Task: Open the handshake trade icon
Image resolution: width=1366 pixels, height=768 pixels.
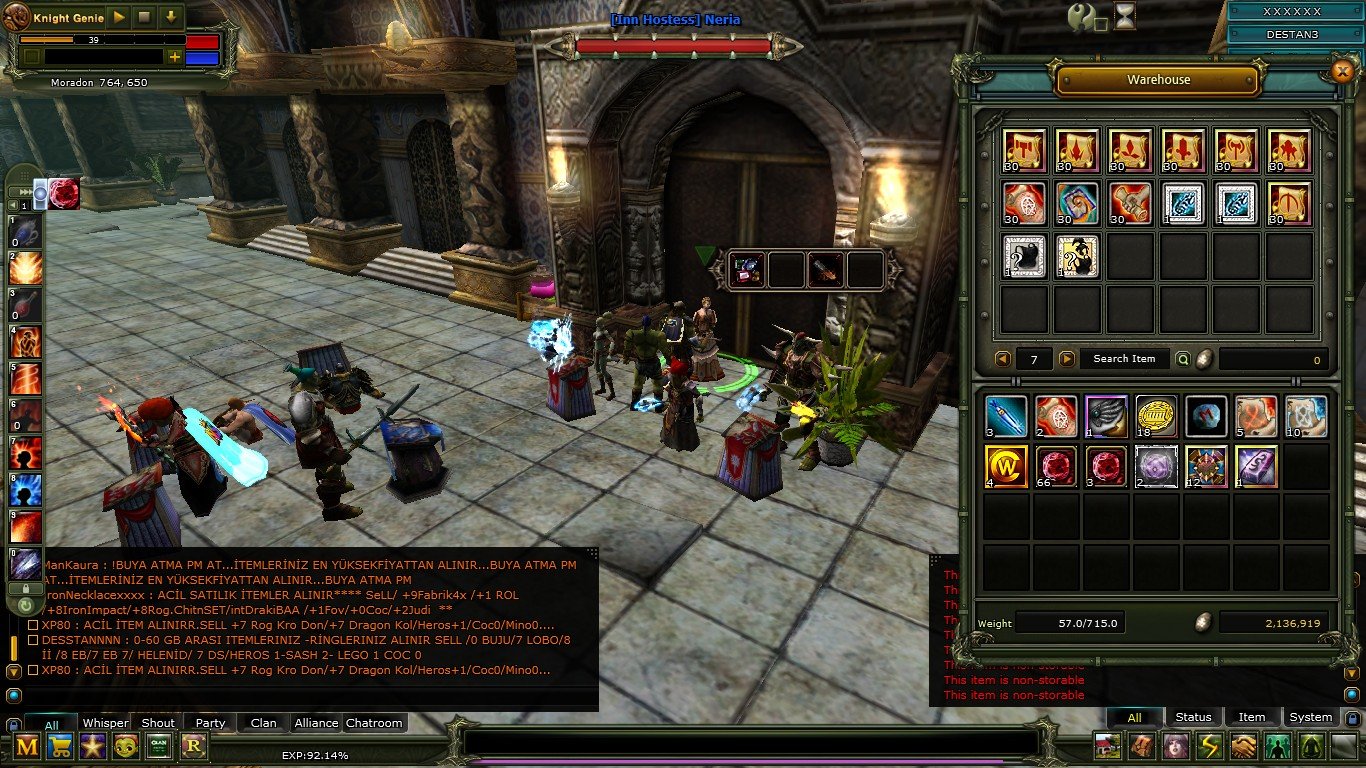Action: [1244, 746]
